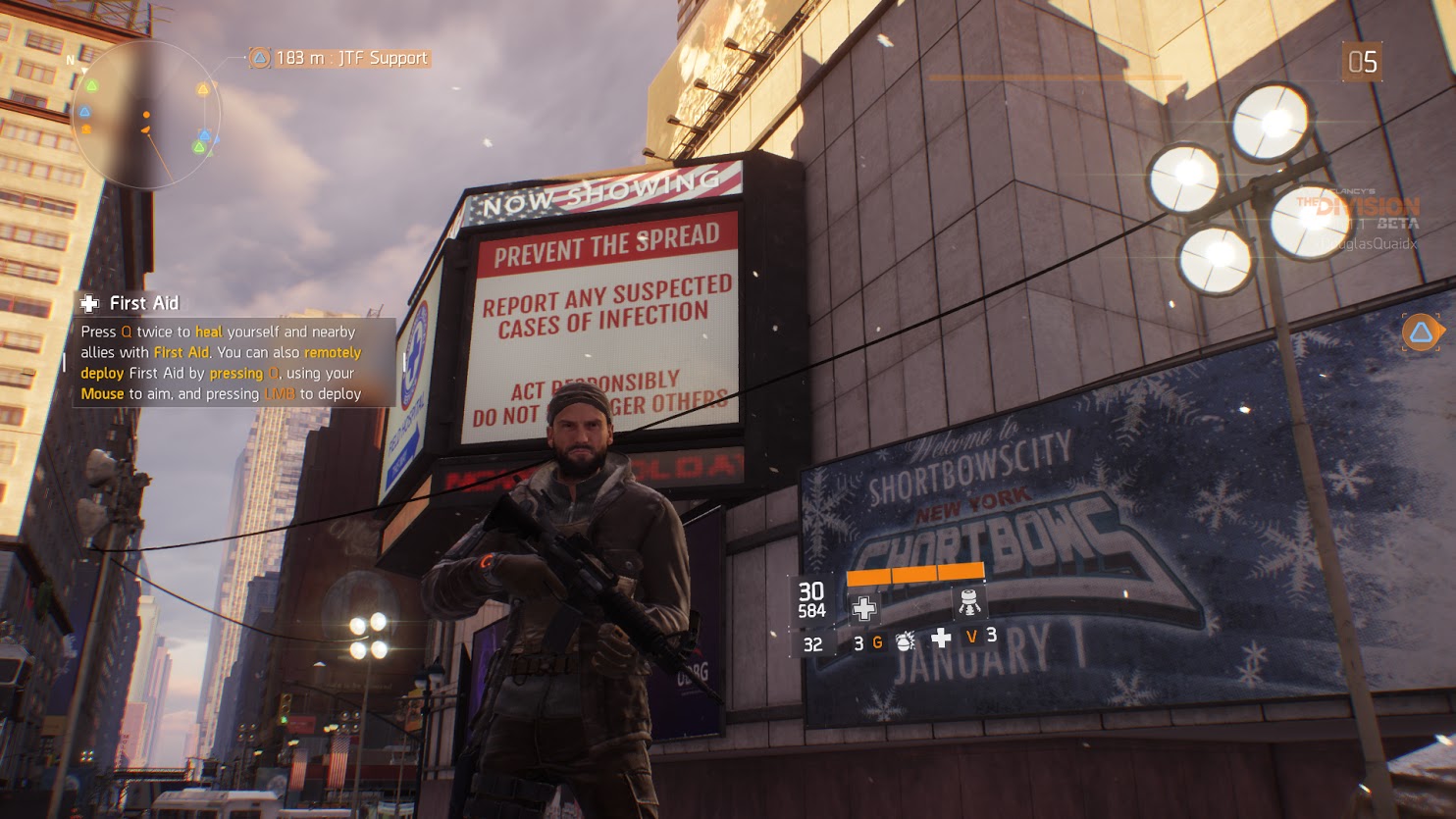Deploy the turret skill icon

point(968,602)
